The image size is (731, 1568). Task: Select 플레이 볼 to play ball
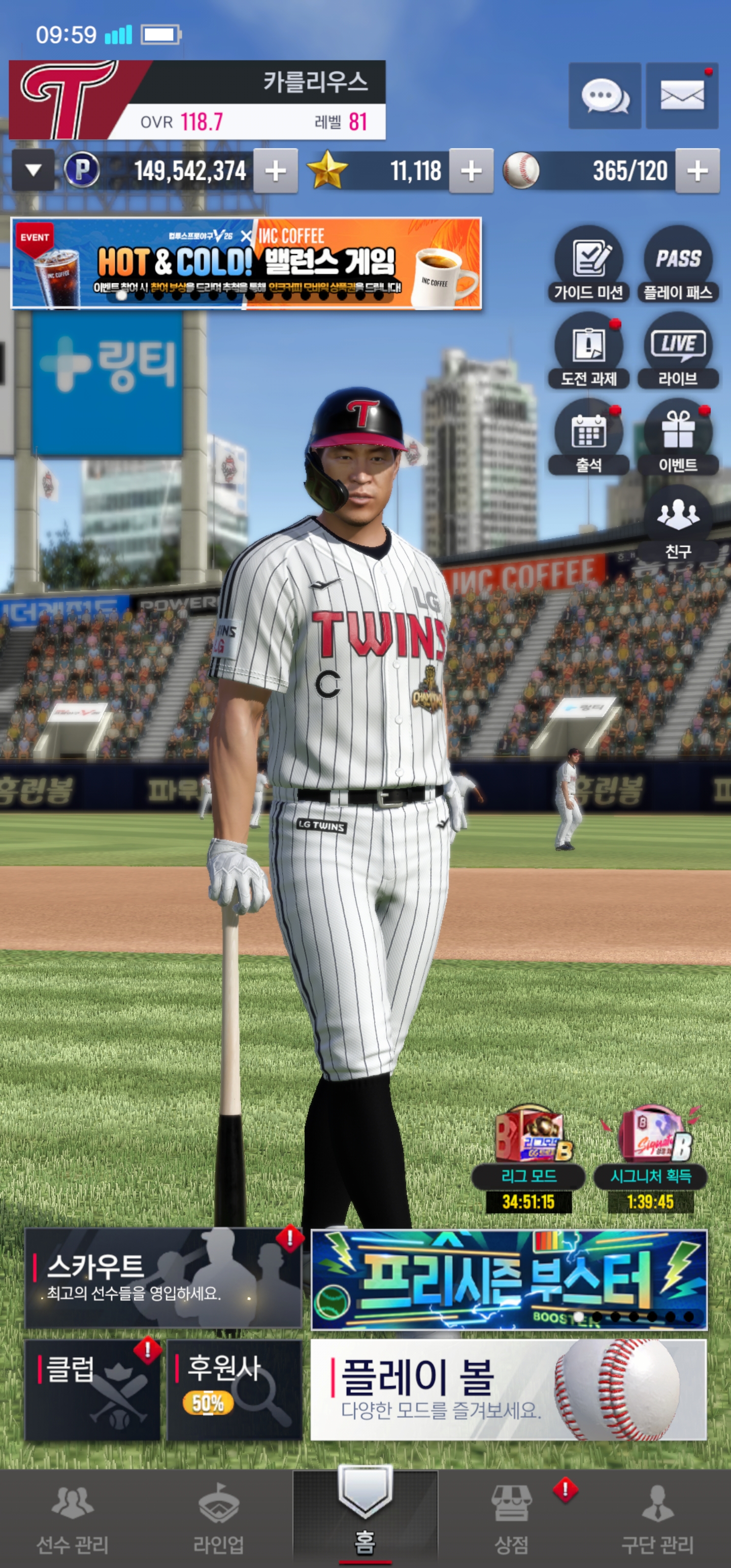point(508,1390)
